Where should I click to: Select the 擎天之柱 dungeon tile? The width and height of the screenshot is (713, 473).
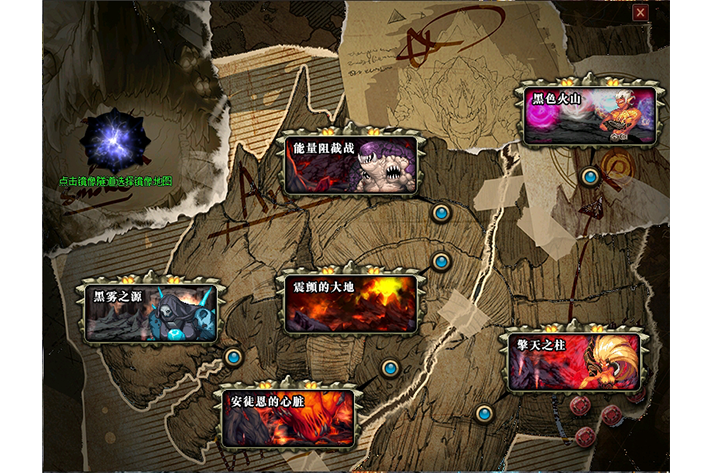pos(574,362)
